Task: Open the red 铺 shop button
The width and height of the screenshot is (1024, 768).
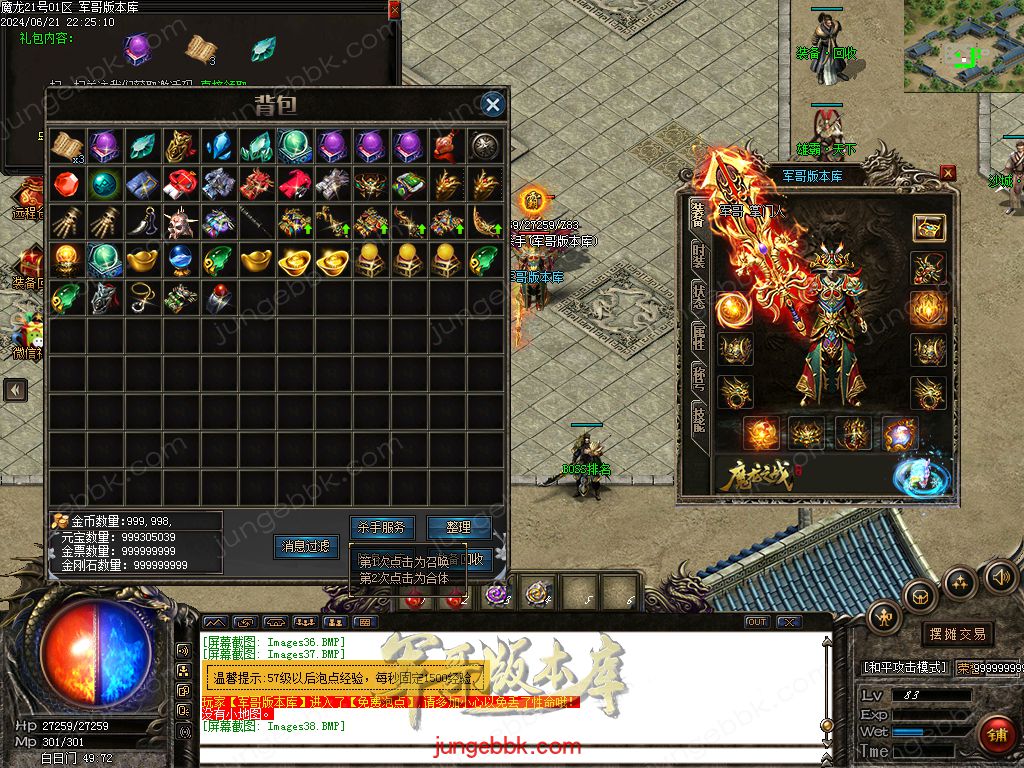Action: coord(996,735)
